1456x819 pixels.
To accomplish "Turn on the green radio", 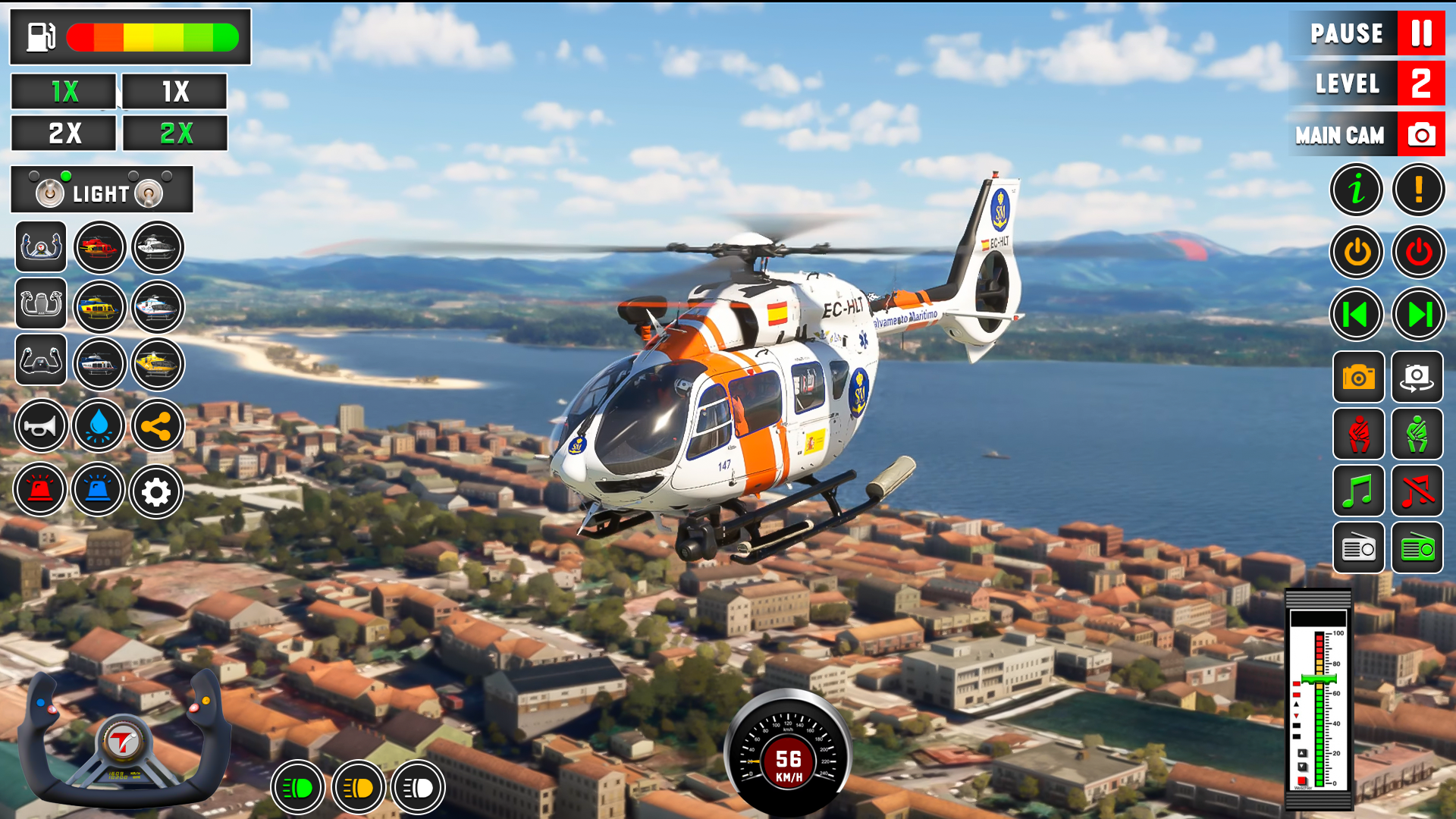I will coord(1417,548).
